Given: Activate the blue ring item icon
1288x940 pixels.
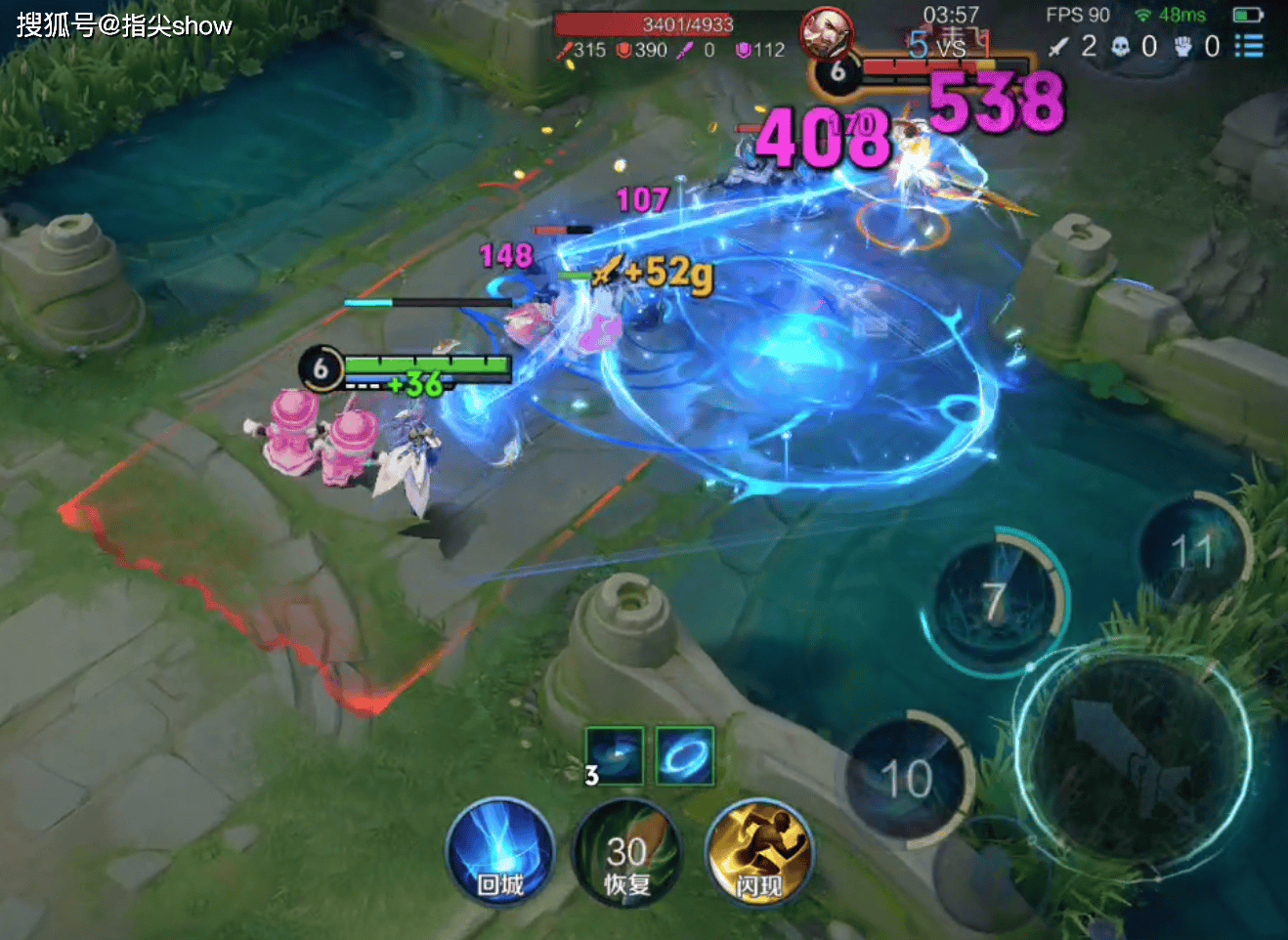Looking at the screenshot, I should coord(684,756).
